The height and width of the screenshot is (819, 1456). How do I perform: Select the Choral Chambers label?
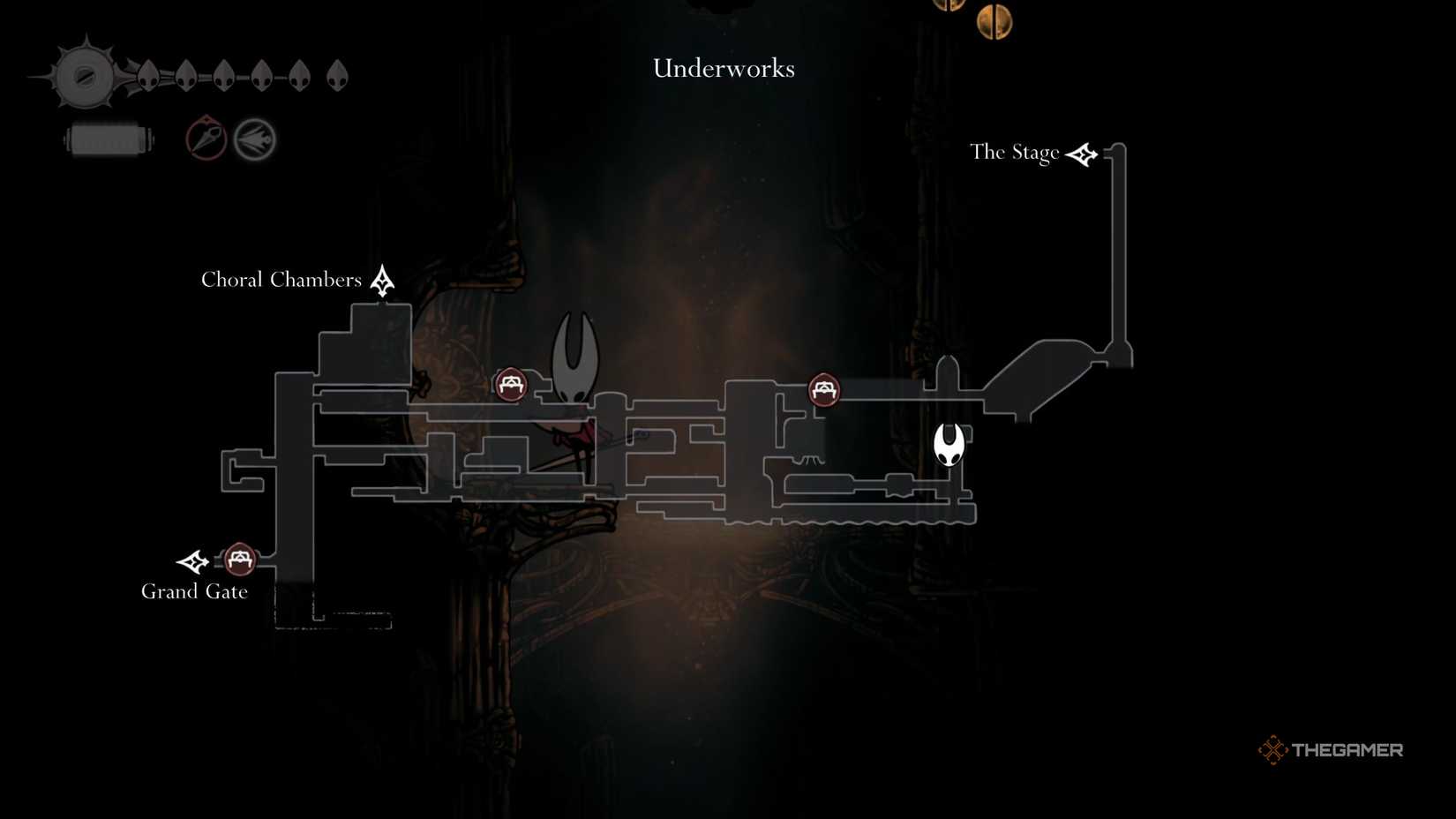(x=281, y=279)
